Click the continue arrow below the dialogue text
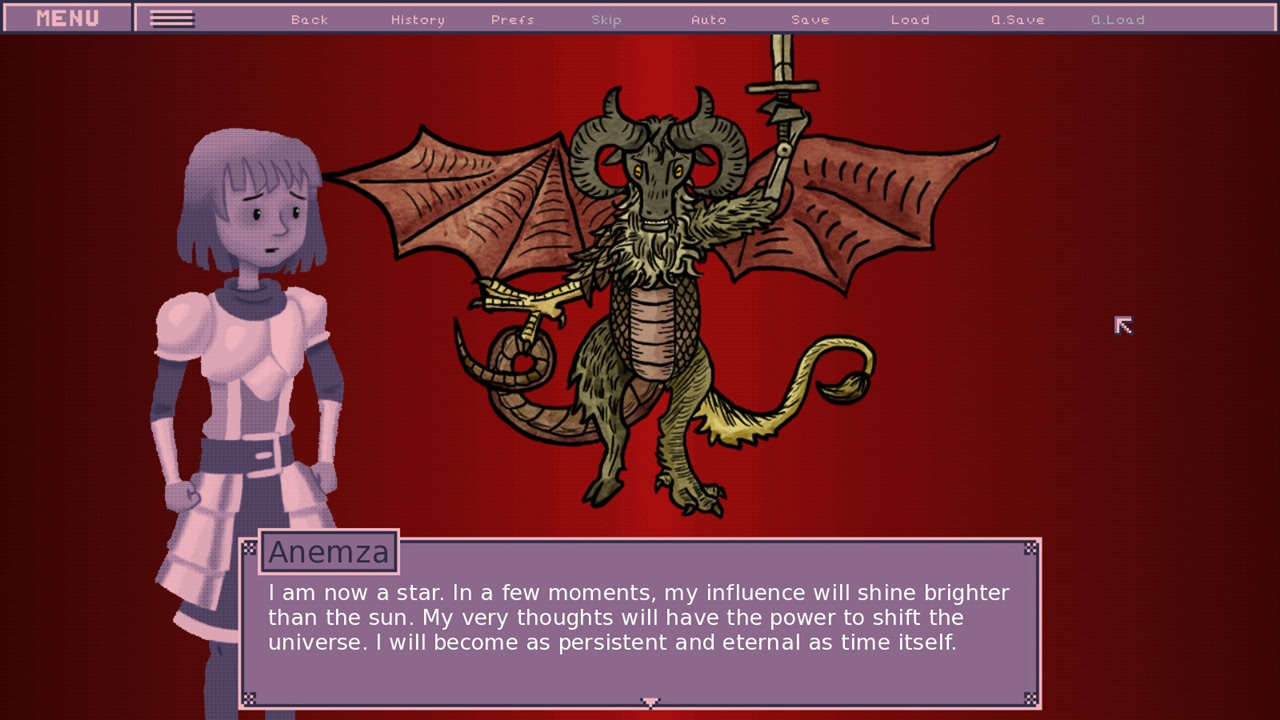 pyautogui.click(x=651, y=702)
